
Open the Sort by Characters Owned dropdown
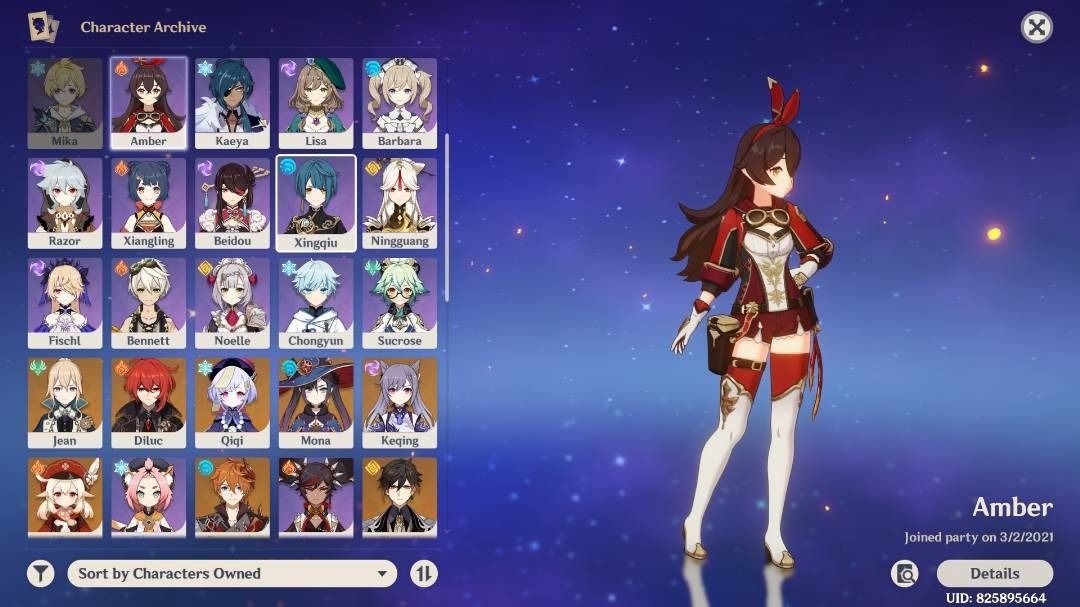click(231, 573)
